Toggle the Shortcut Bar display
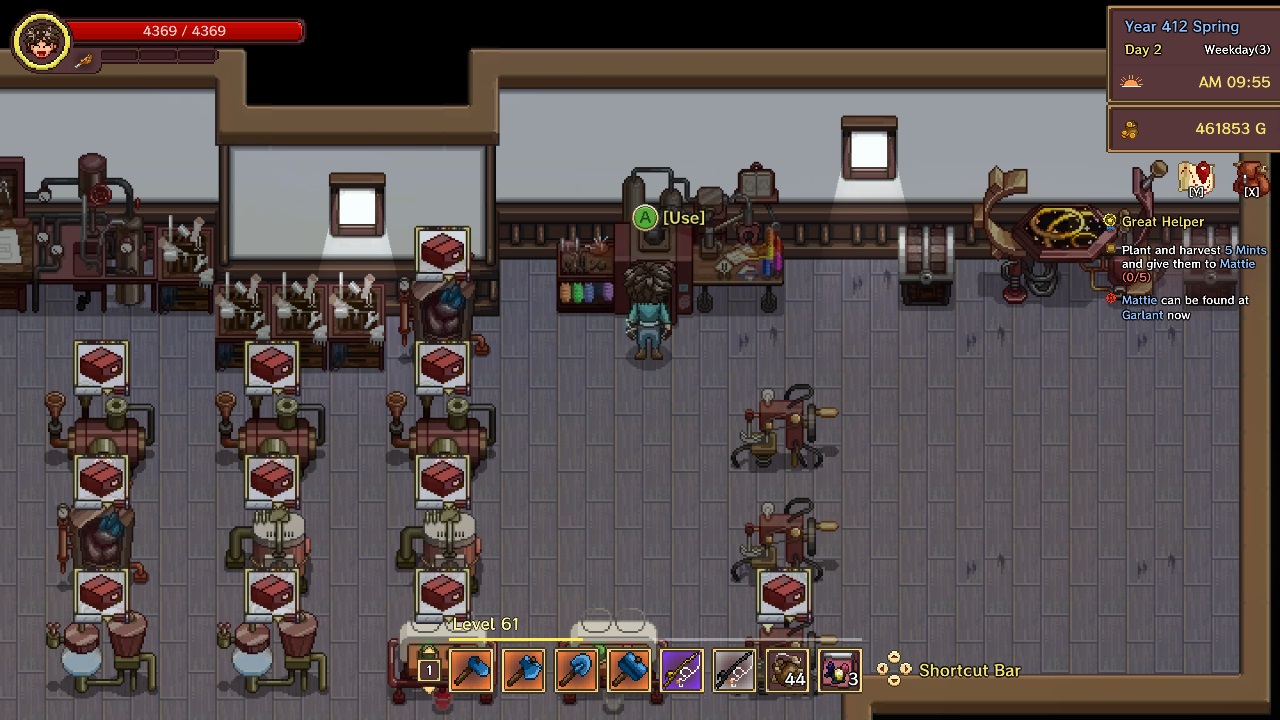The image size is (1280, 720). tap(969, 670)
